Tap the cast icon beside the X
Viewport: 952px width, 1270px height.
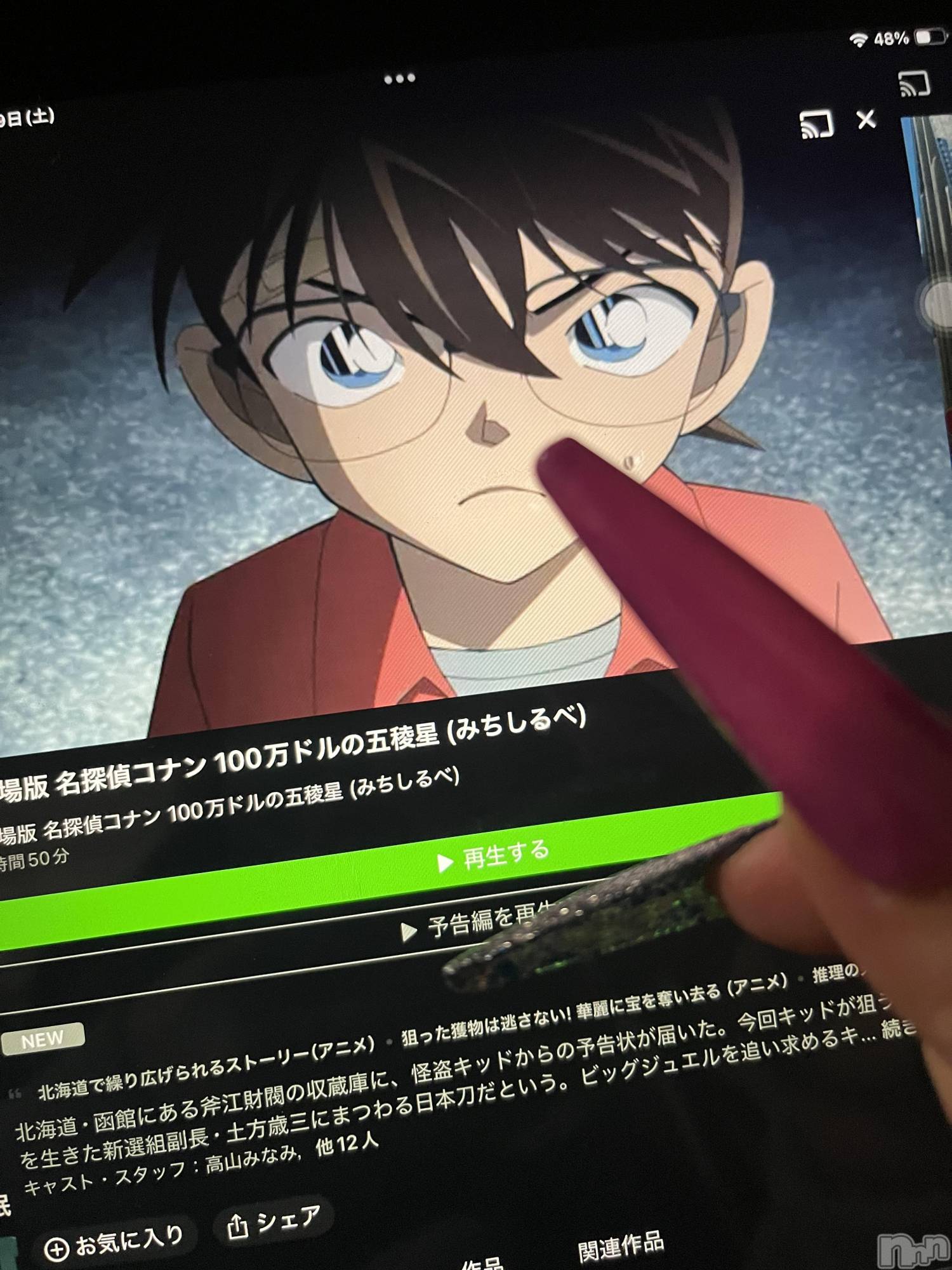point(816,124)
